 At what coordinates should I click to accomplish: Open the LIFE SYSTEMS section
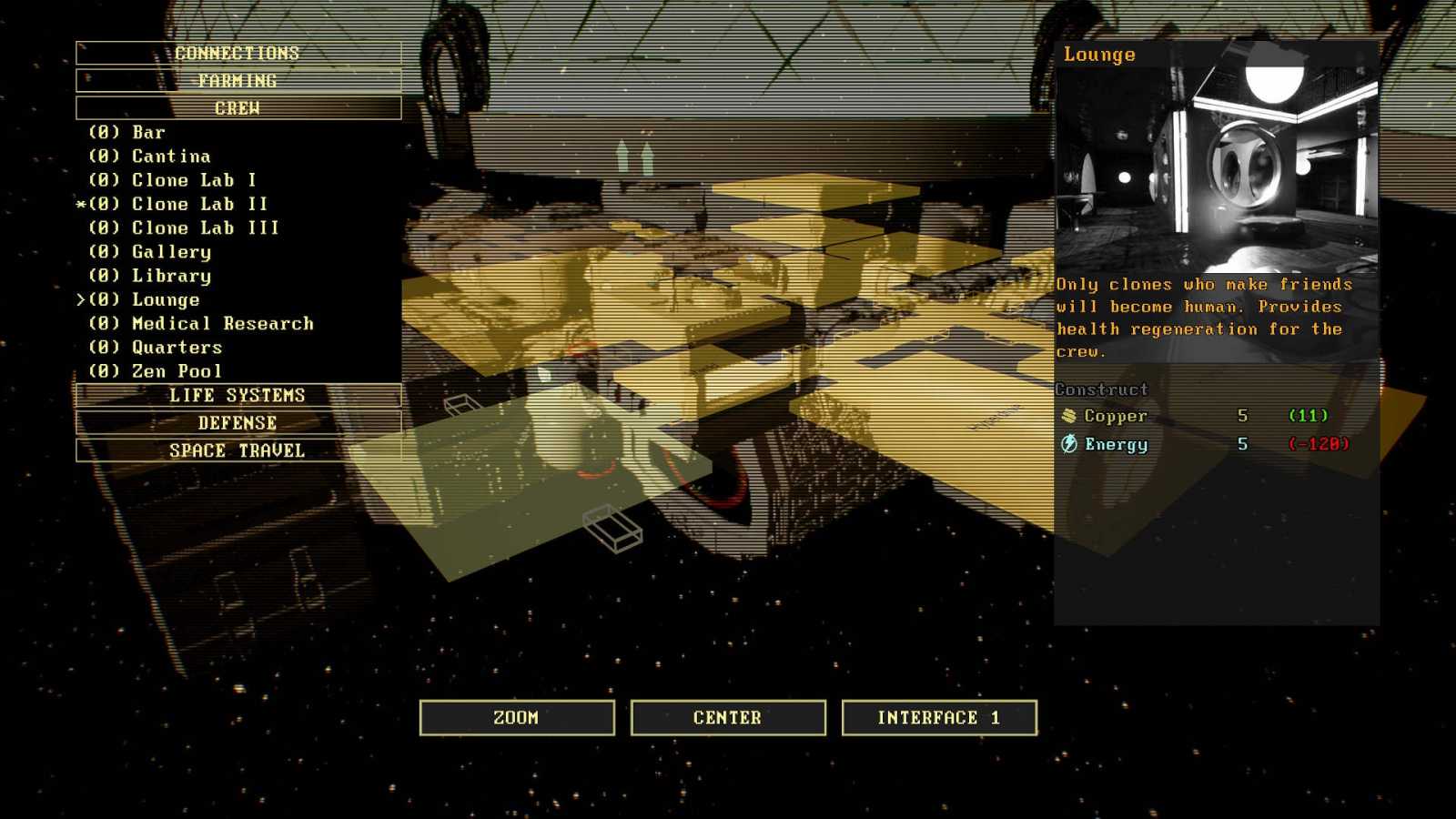point(238,395)
